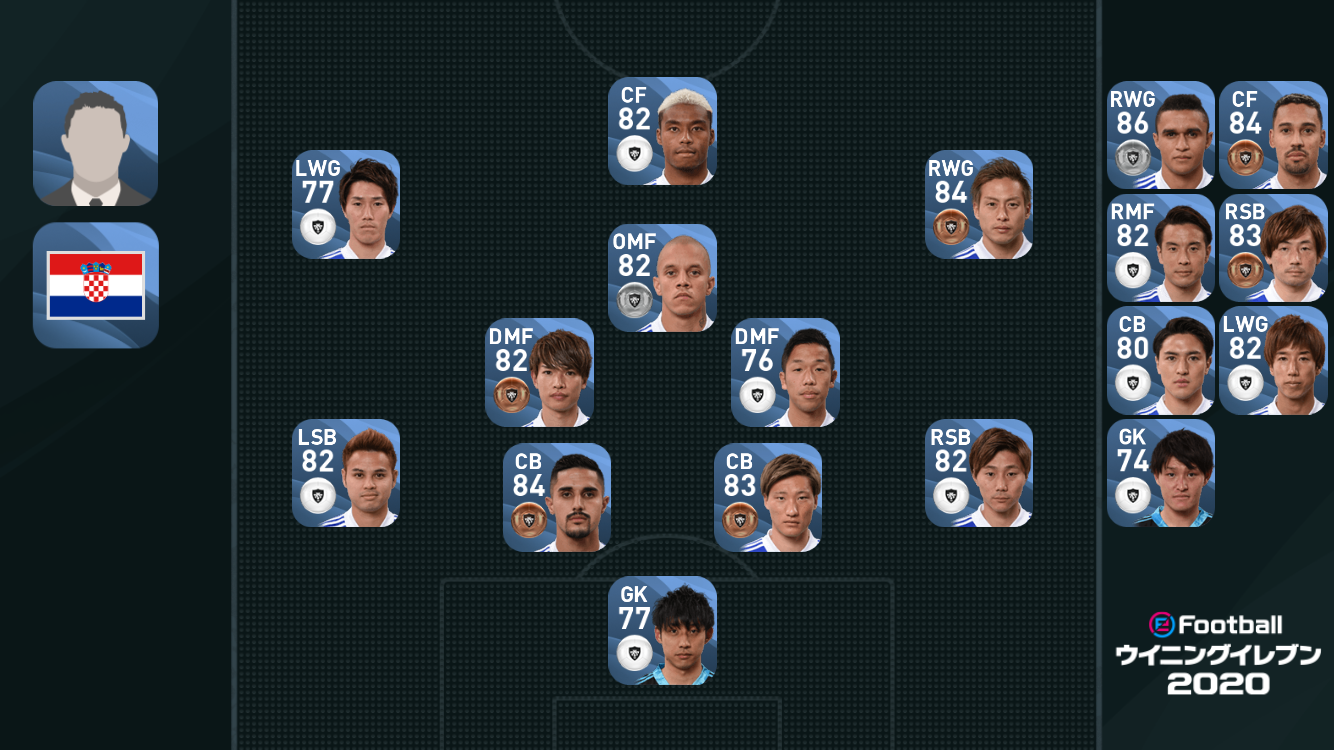Select the RWG 86 substitute card
The width and height of the screenshot is (1334, 750).
tap(1161, 135)
